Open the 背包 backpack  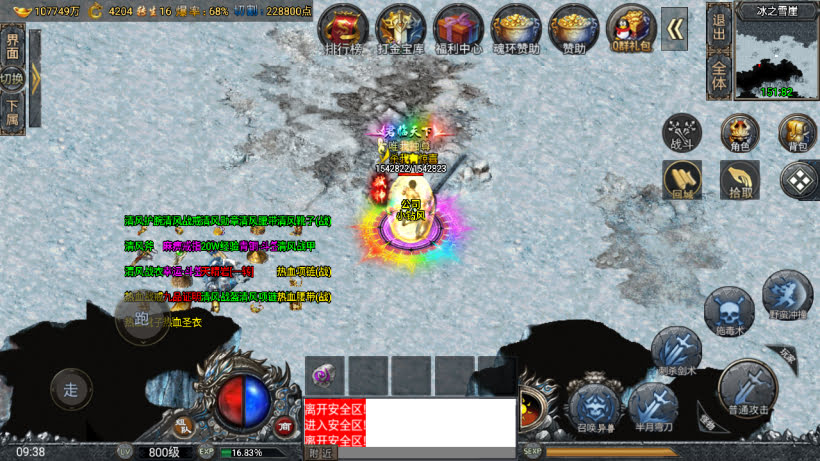[798, 133]
